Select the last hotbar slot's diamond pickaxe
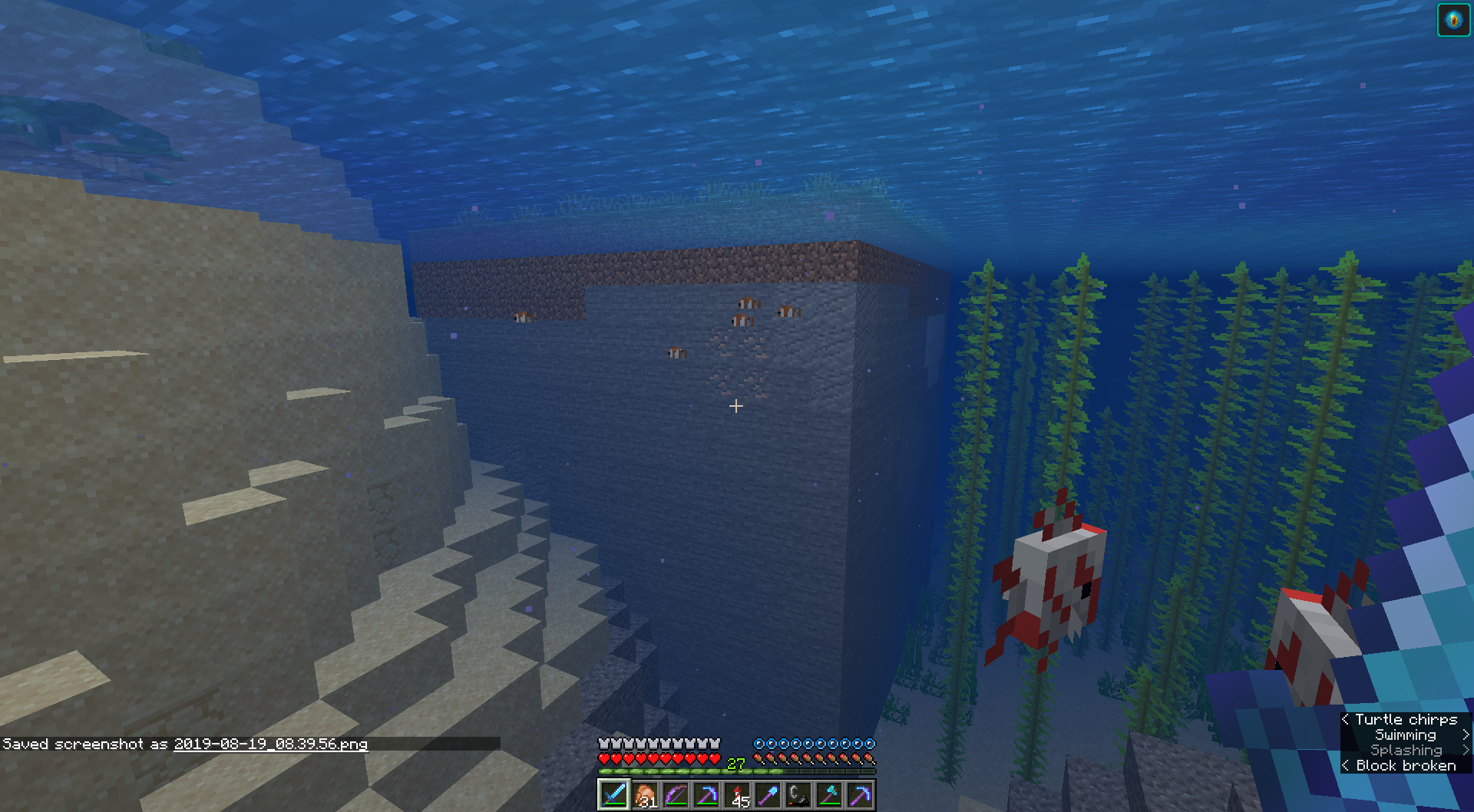The image size is (1474, 812). point(860,795)
